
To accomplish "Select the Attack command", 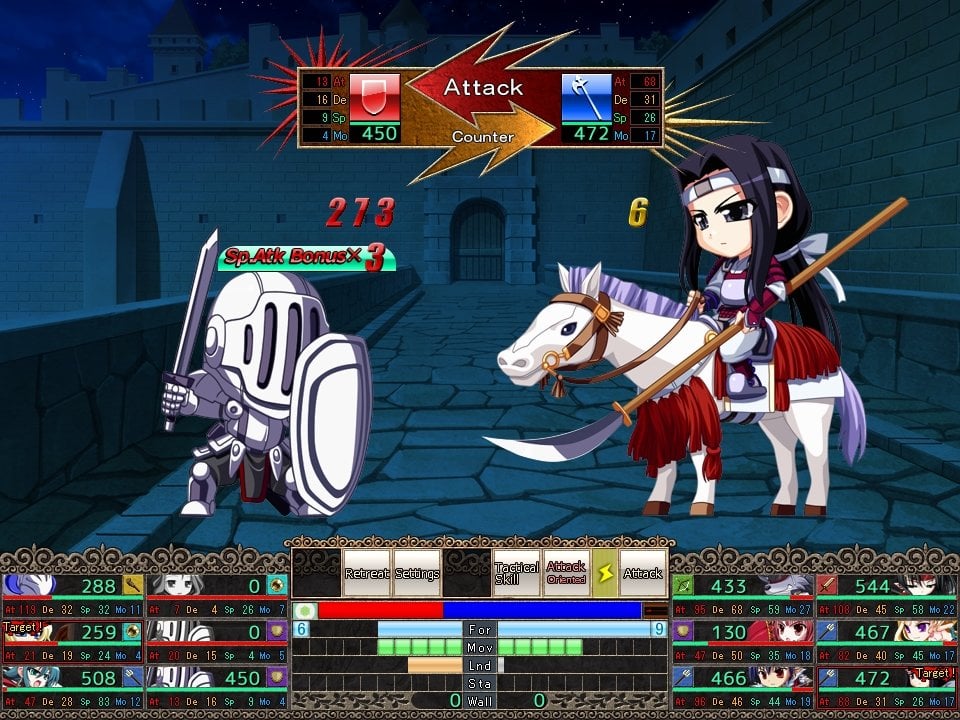I will [x=643, y=573].
